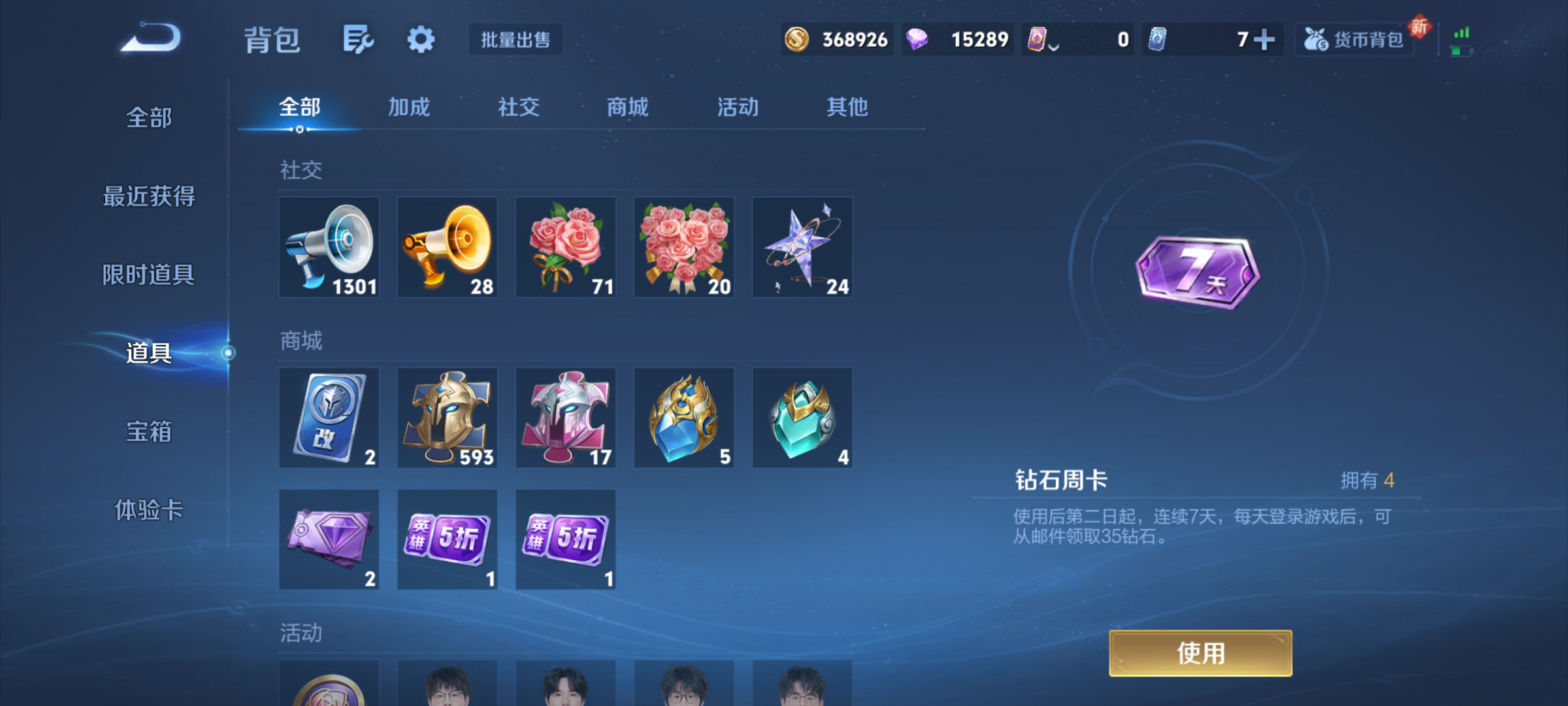Select a 英雄5折 hero discount coupon
The width and height of the screenshot is (1568, 706).
pos(447,539)
